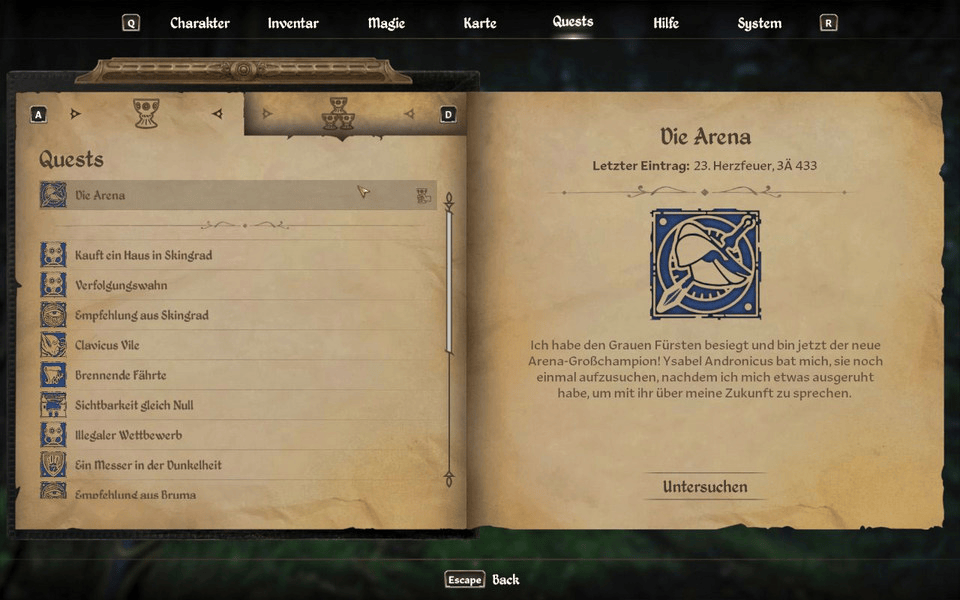Select the Die Arena quest entry
Viewport: 960px width, 600px height.
tap(237, 195)
